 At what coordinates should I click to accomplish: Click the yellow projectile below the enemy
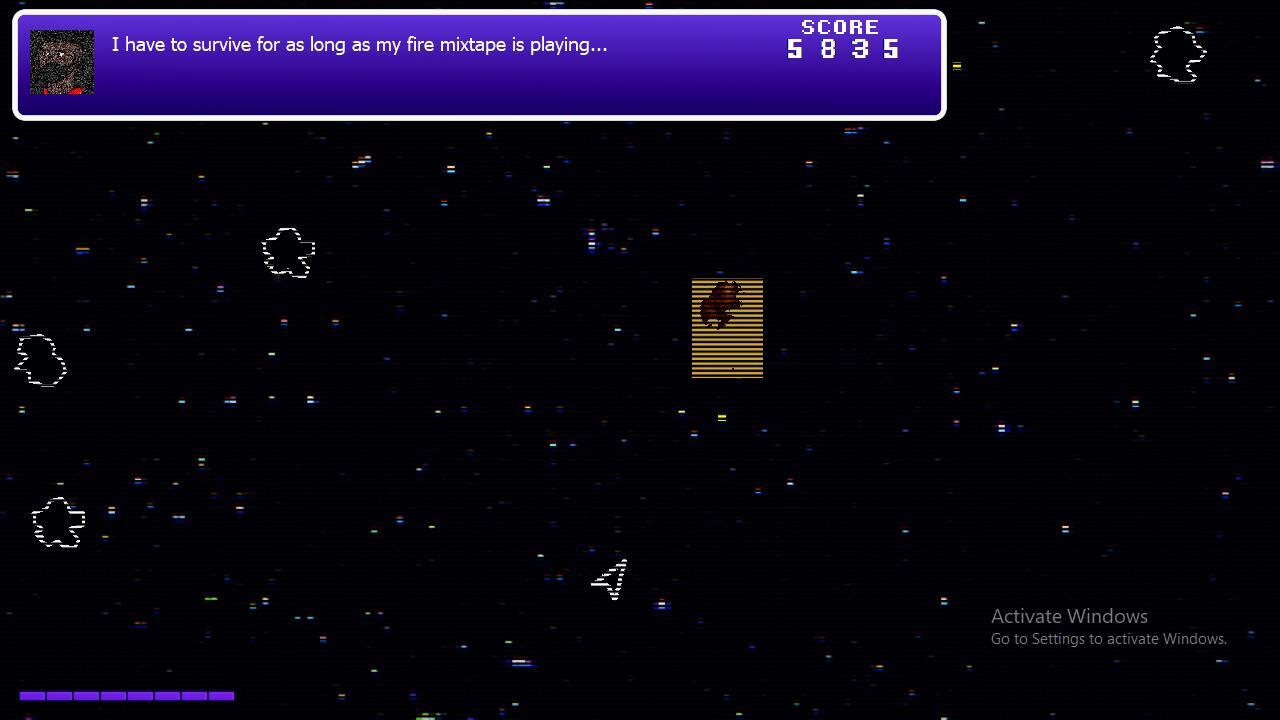pos(721,418)
